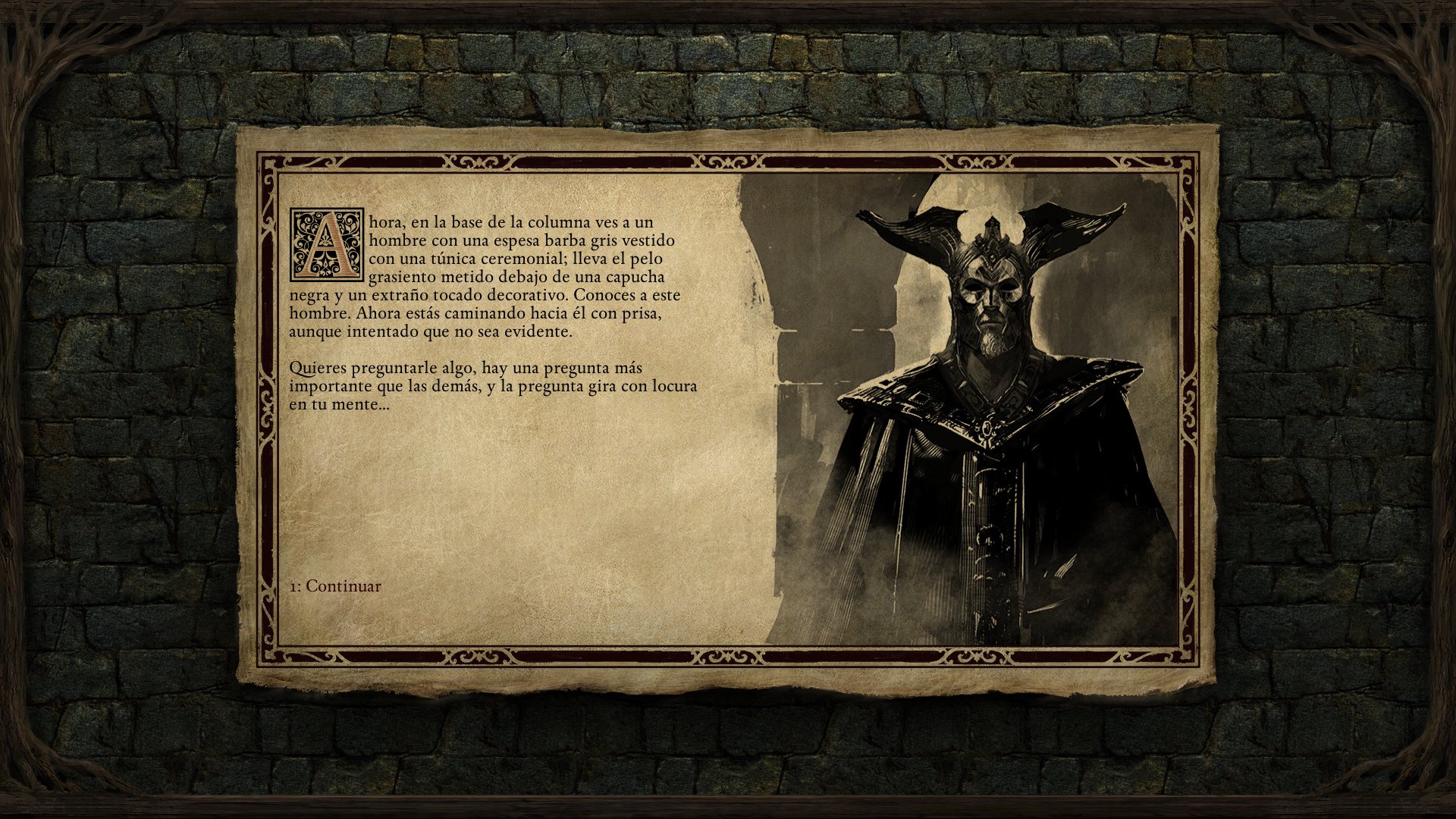Click the stone archway behind the character
Image resolution: width=1456 pixels, height=819 pixels.
pyautogui.click(x=804, y=303)
